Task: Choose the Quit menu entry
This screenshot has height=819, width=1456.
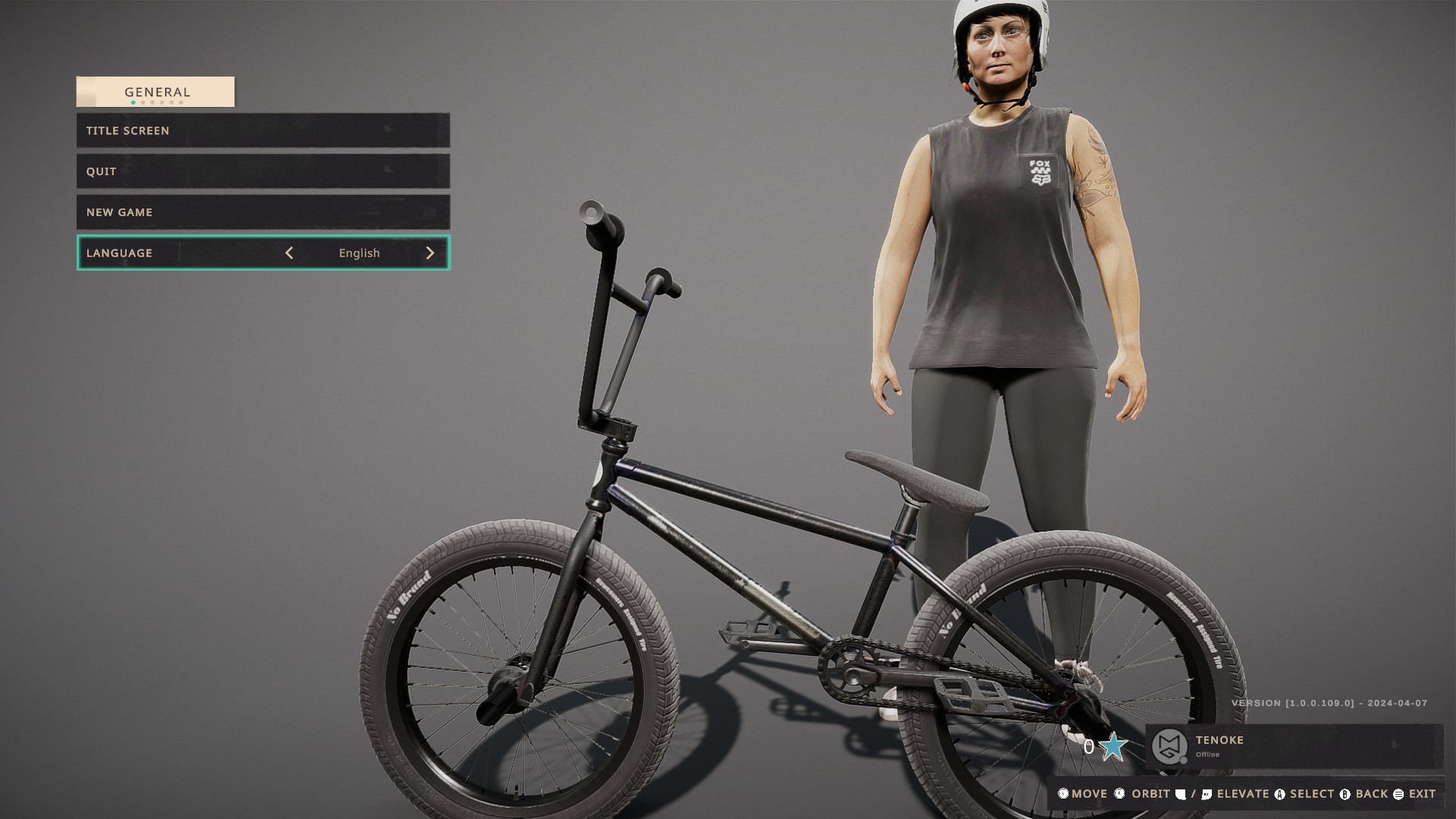Action: (x=262, y=171)
